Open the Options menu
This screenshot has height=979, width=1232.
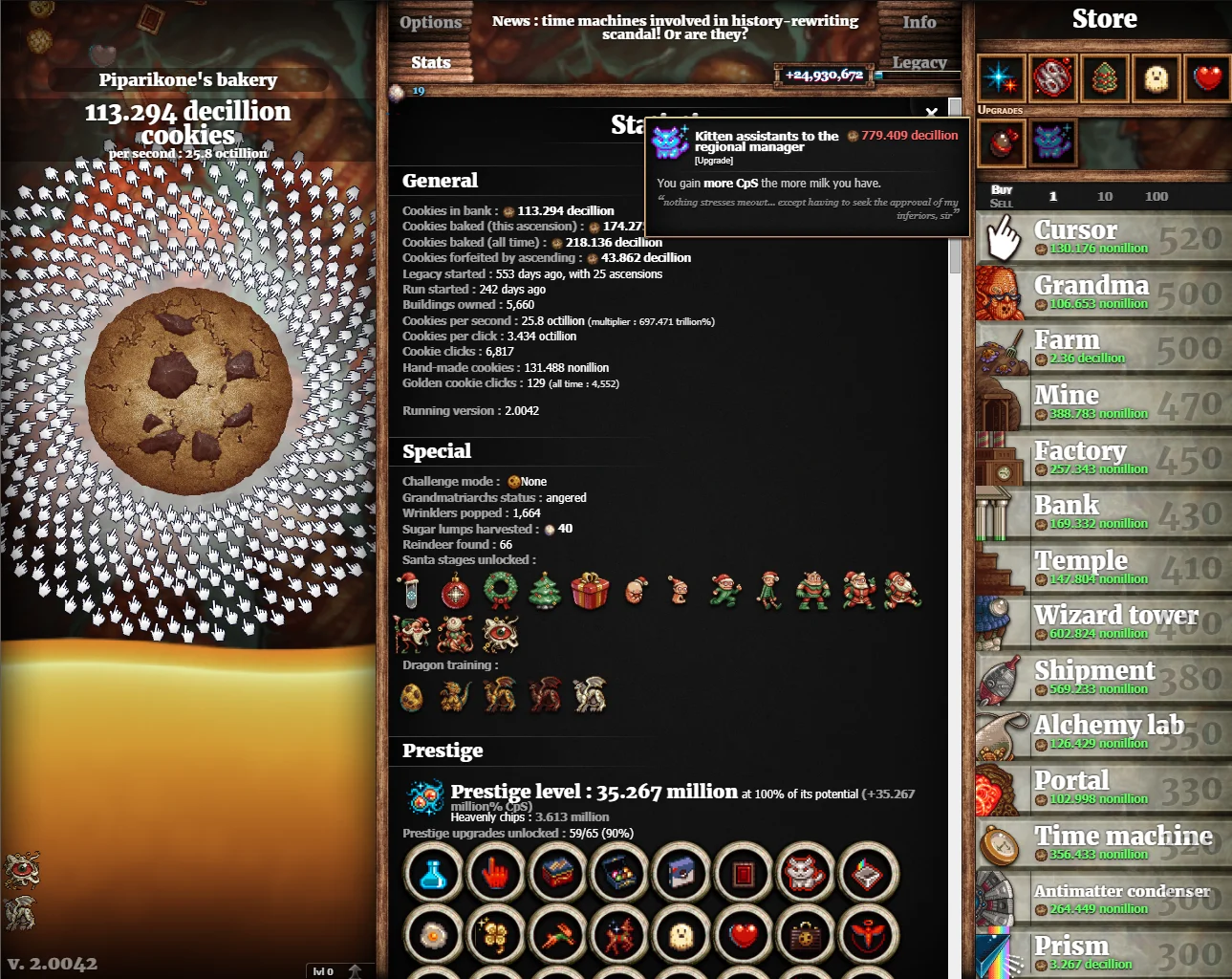point(430,22)
